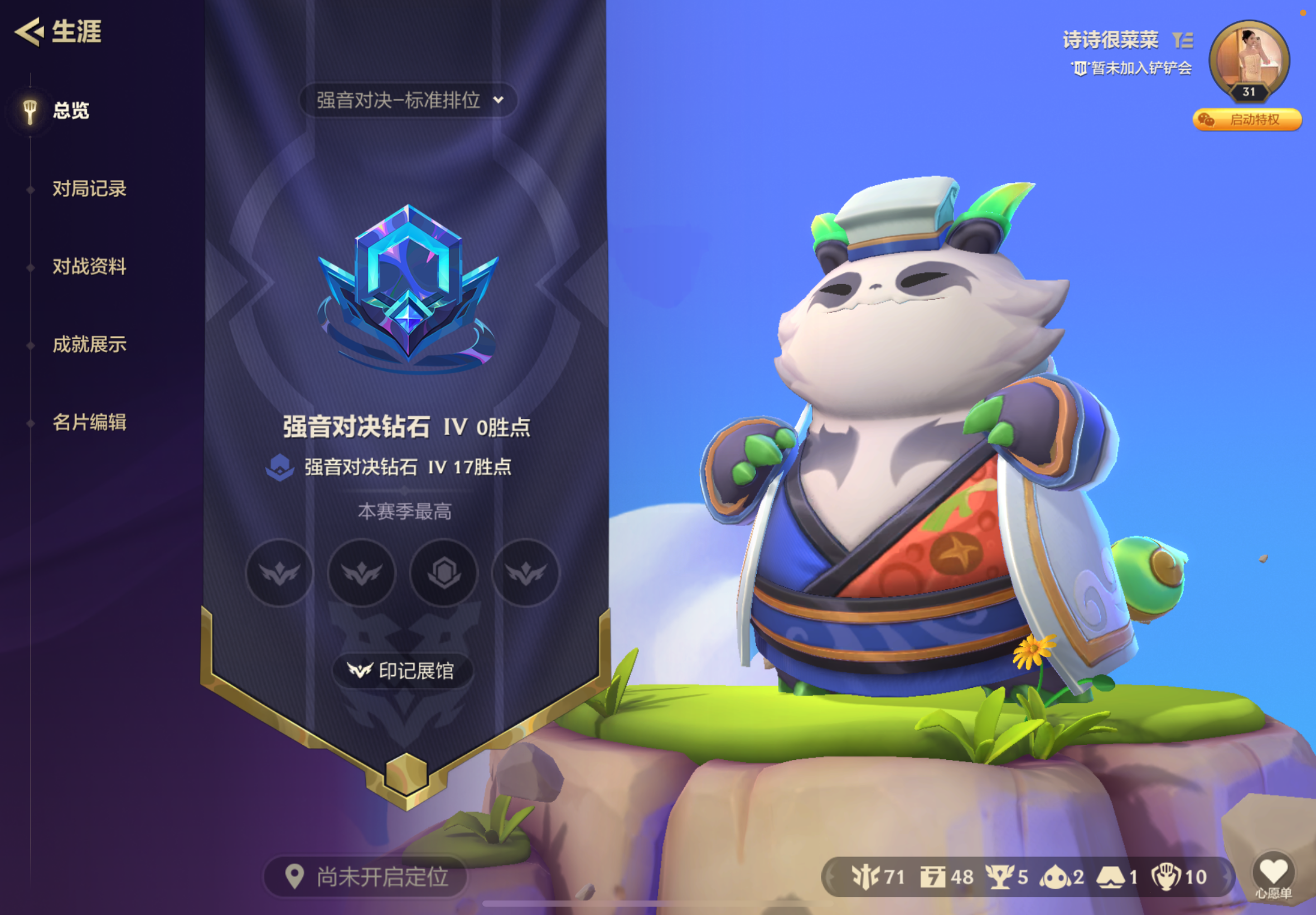Click the victory cup icon showing 10
The image size is (1316, 915).
[x=1170, y=875]
